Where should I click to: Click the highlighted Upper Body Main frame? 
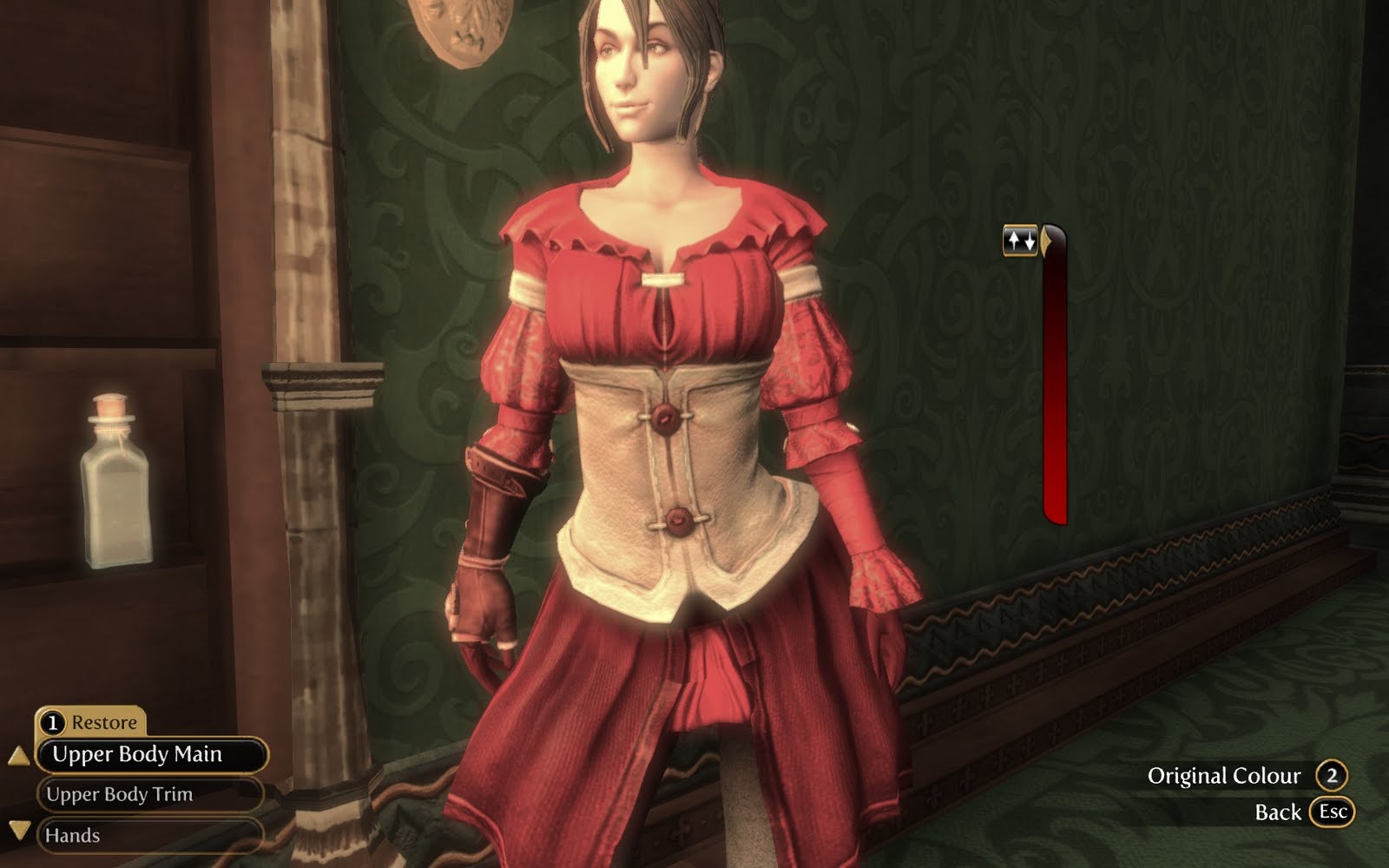point(139,756)
